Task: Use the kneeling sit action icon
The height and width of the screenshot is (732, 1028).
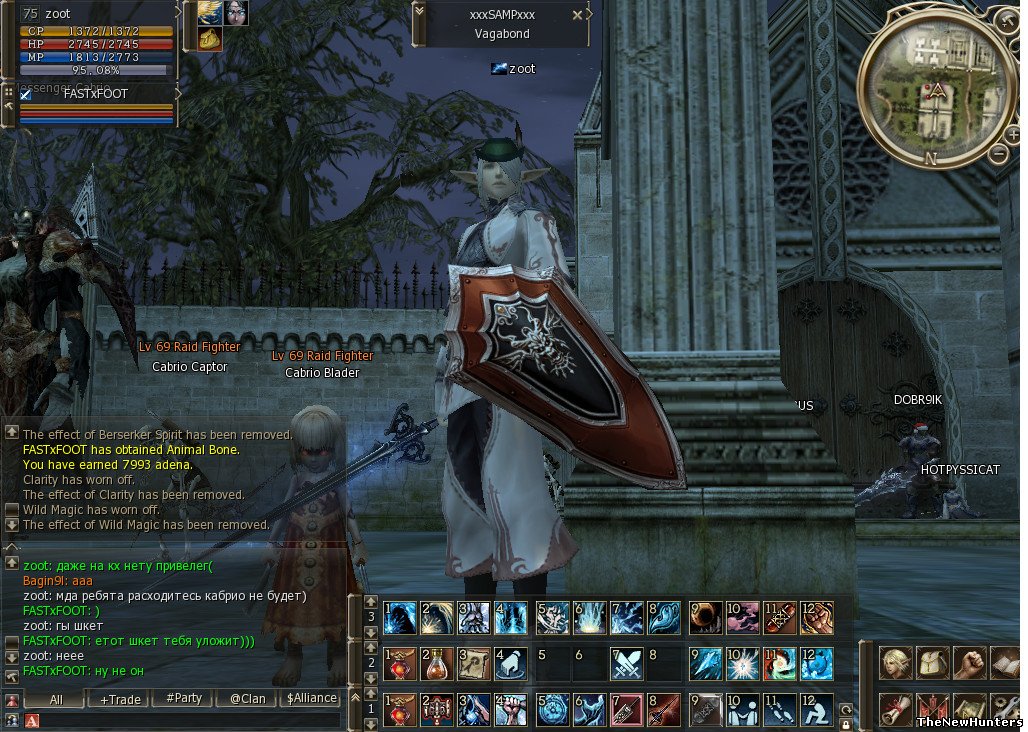Action: tap(816, 709)
